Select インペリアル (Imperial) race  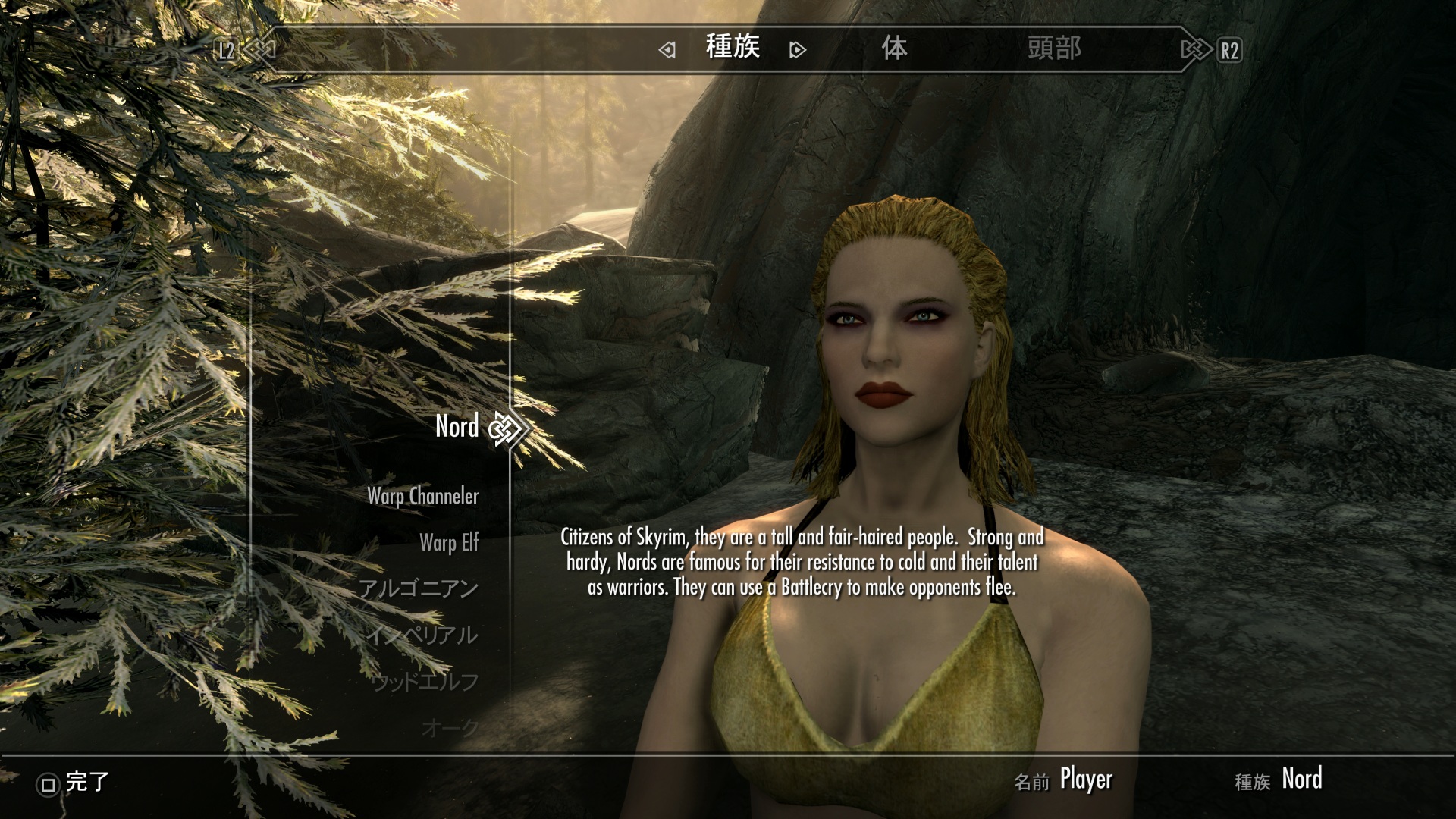point(422,635)
